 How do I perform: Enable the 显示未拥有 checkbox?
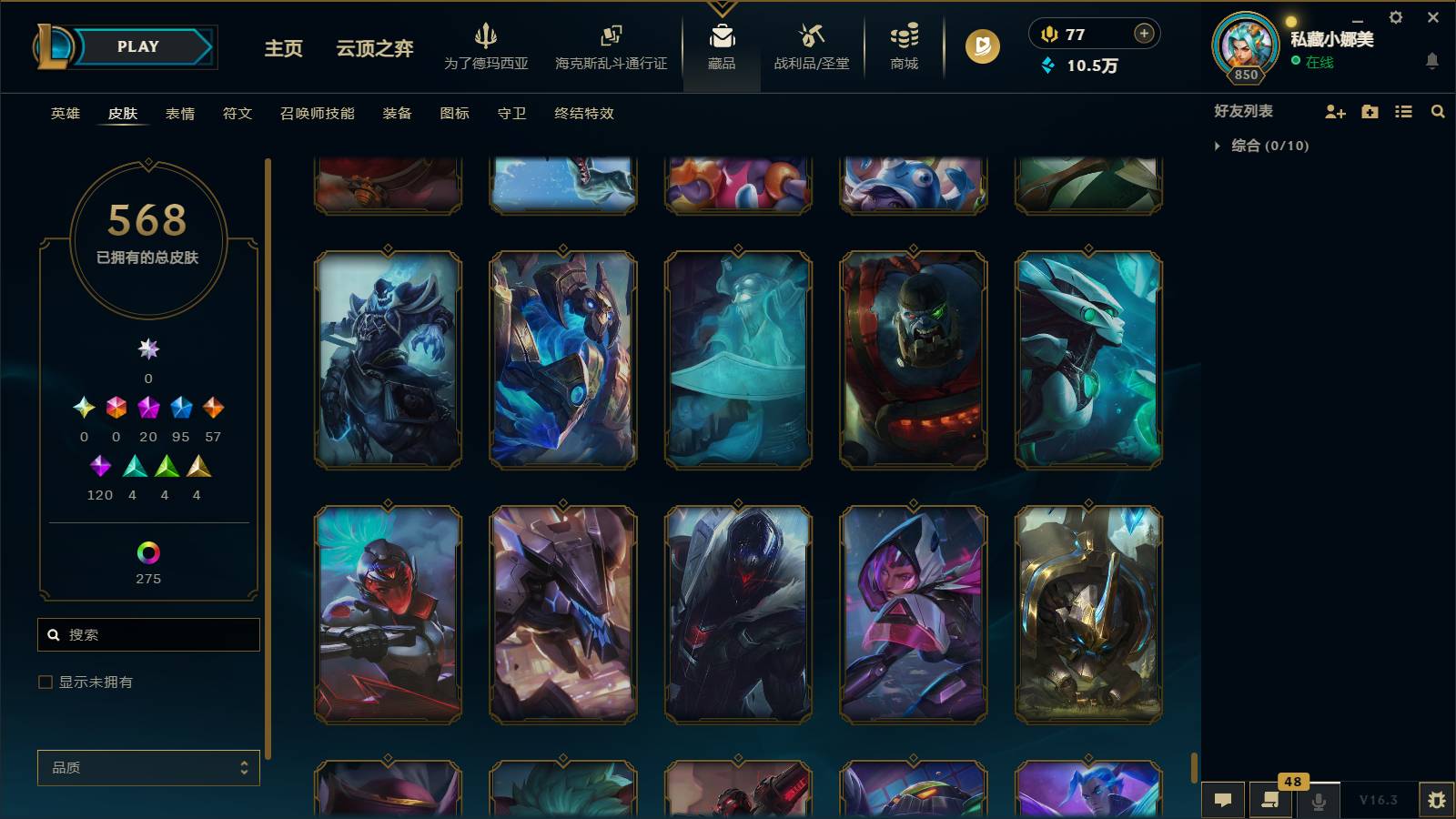tap(44, 681)
